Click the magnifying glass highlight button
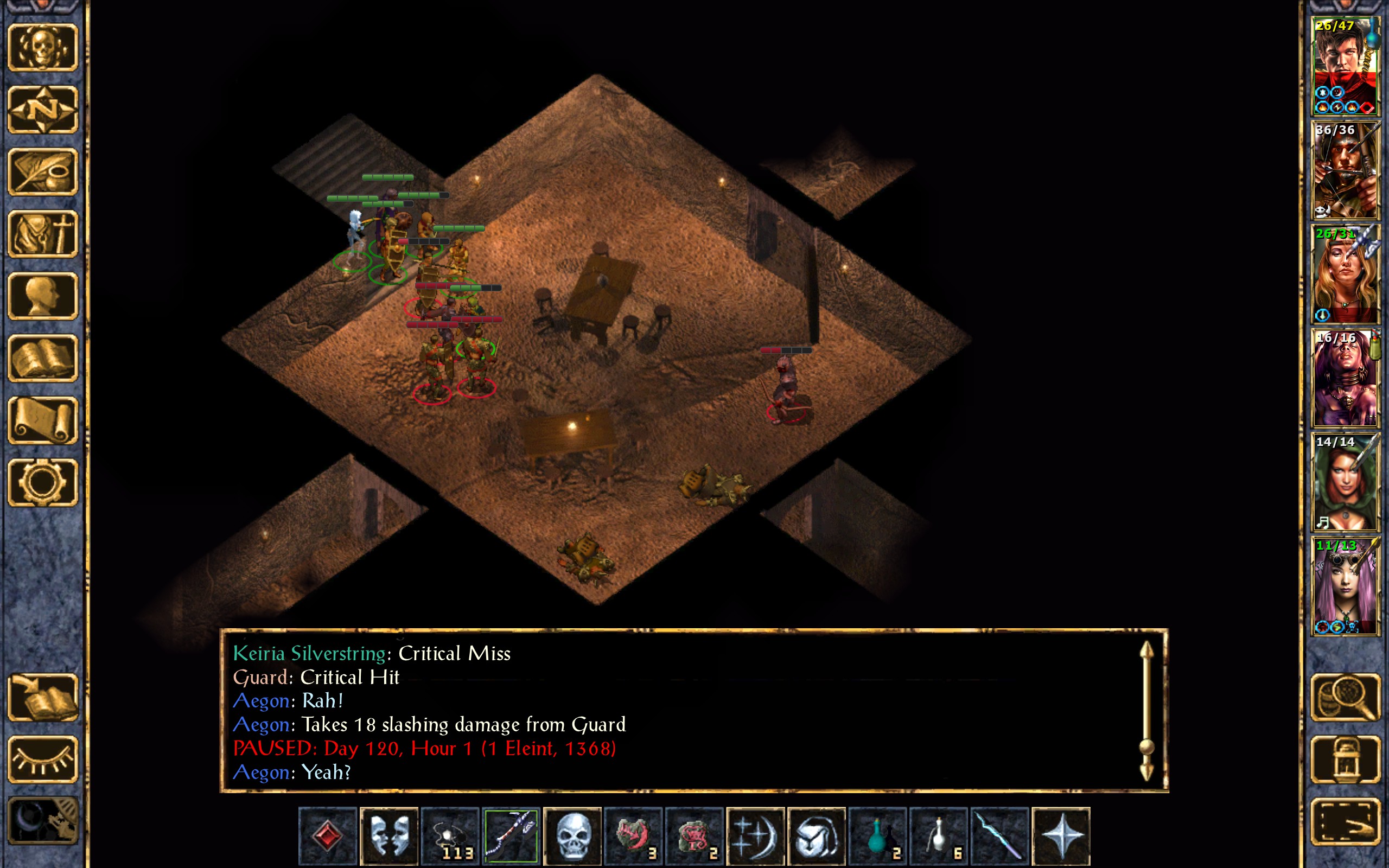Viewport: 1389px width, 868px height. coord(1345,697)
